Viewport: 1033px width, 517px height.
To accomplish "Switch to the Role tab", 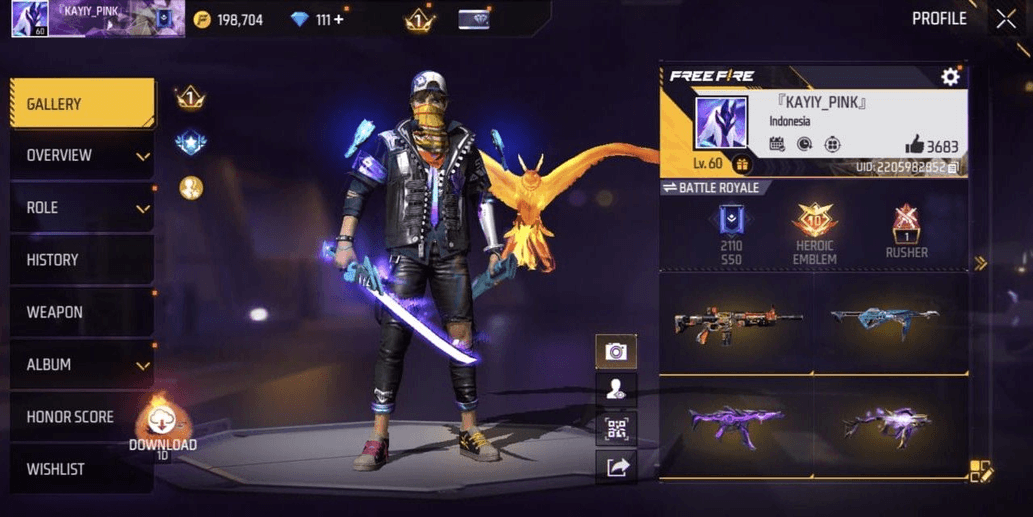I will 82,208.
